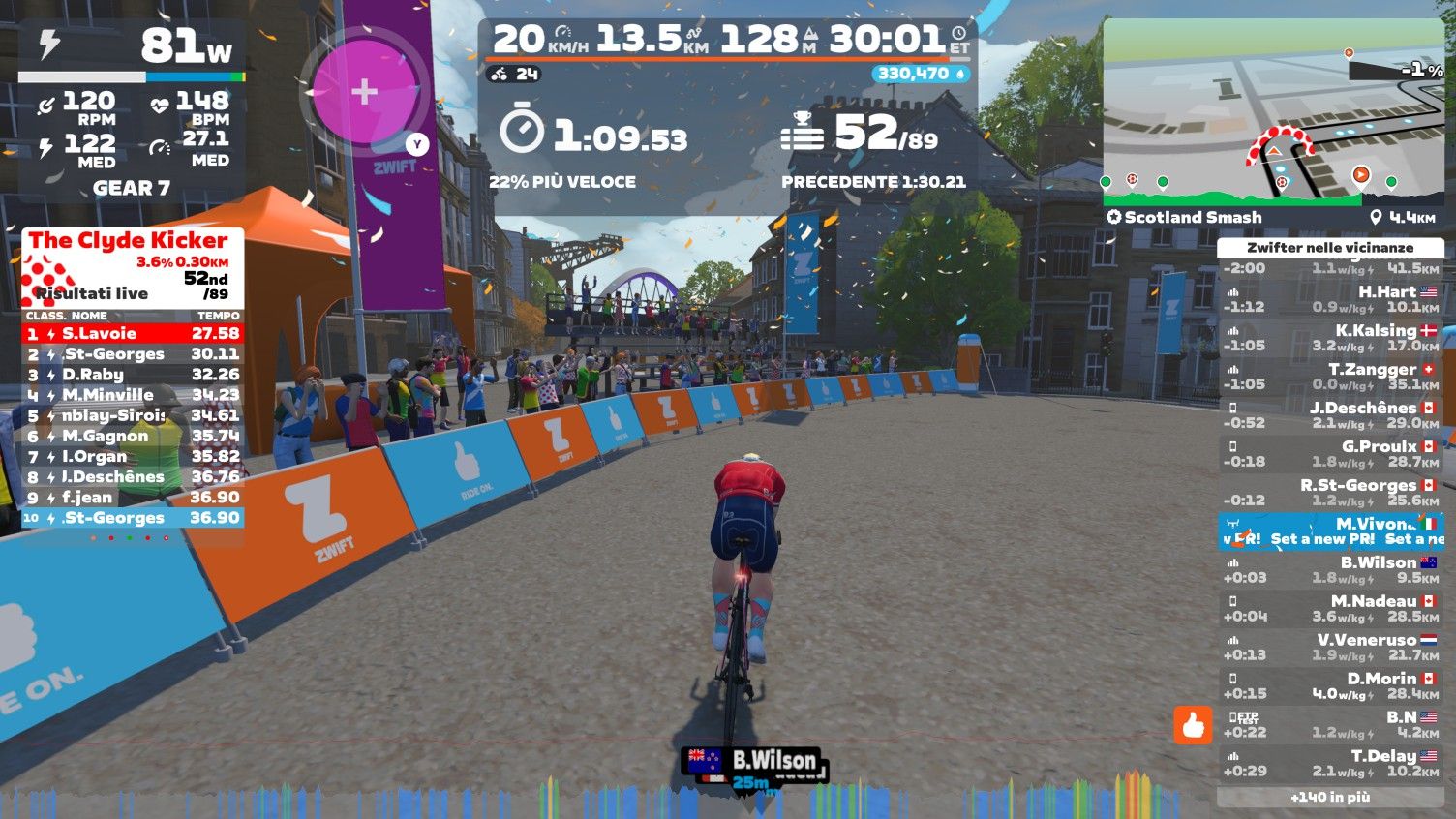The width and height of the screenshot is (1456, 819).
Task: Select T.Zangger in the nearby riders list
Action: click(1330, 377)
